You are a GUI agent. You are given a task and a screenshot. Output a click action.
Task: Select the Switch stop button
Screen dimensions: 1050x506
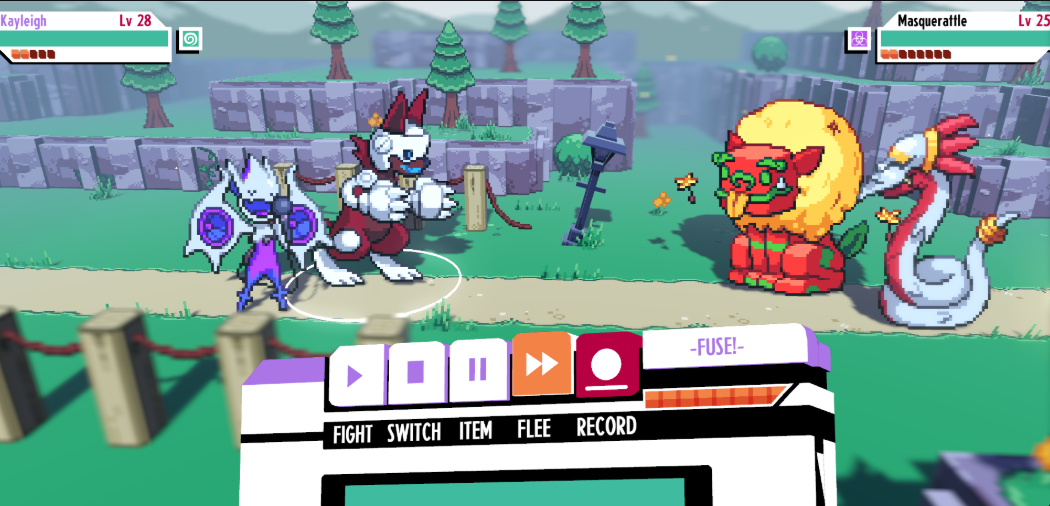416,372
